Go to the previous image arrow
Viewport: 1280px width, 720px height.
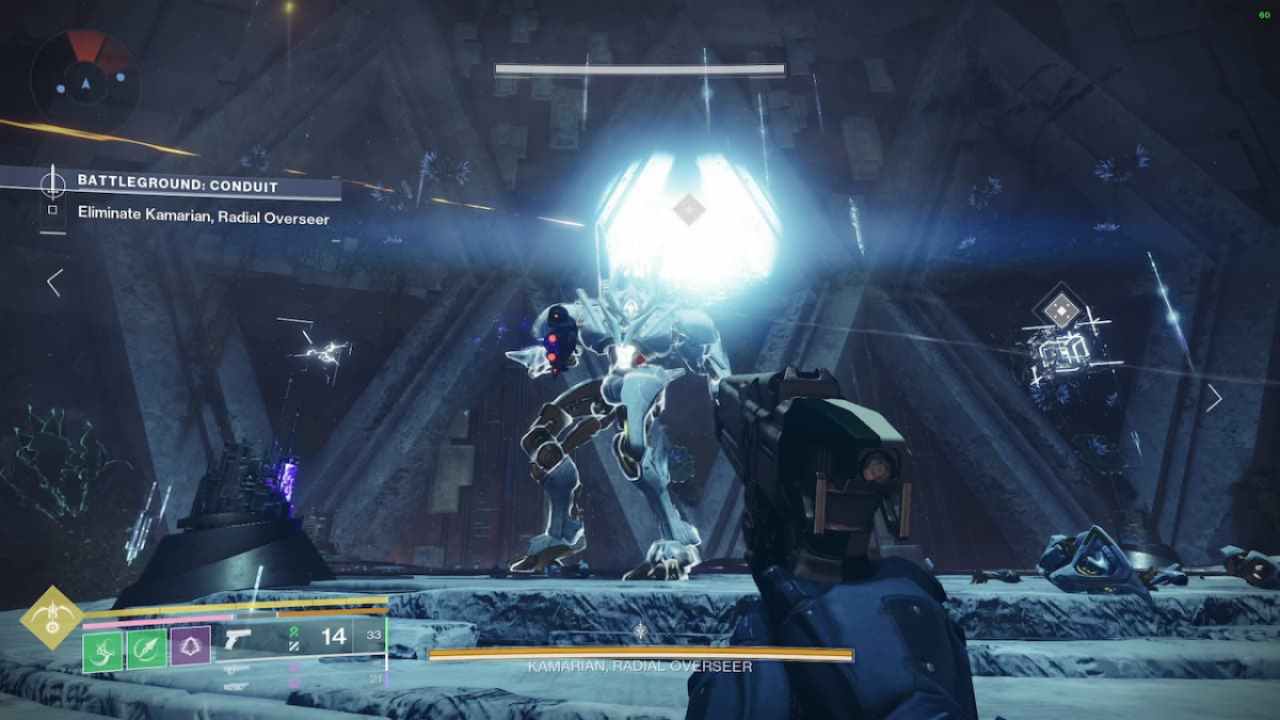click(x=55, y=283)
